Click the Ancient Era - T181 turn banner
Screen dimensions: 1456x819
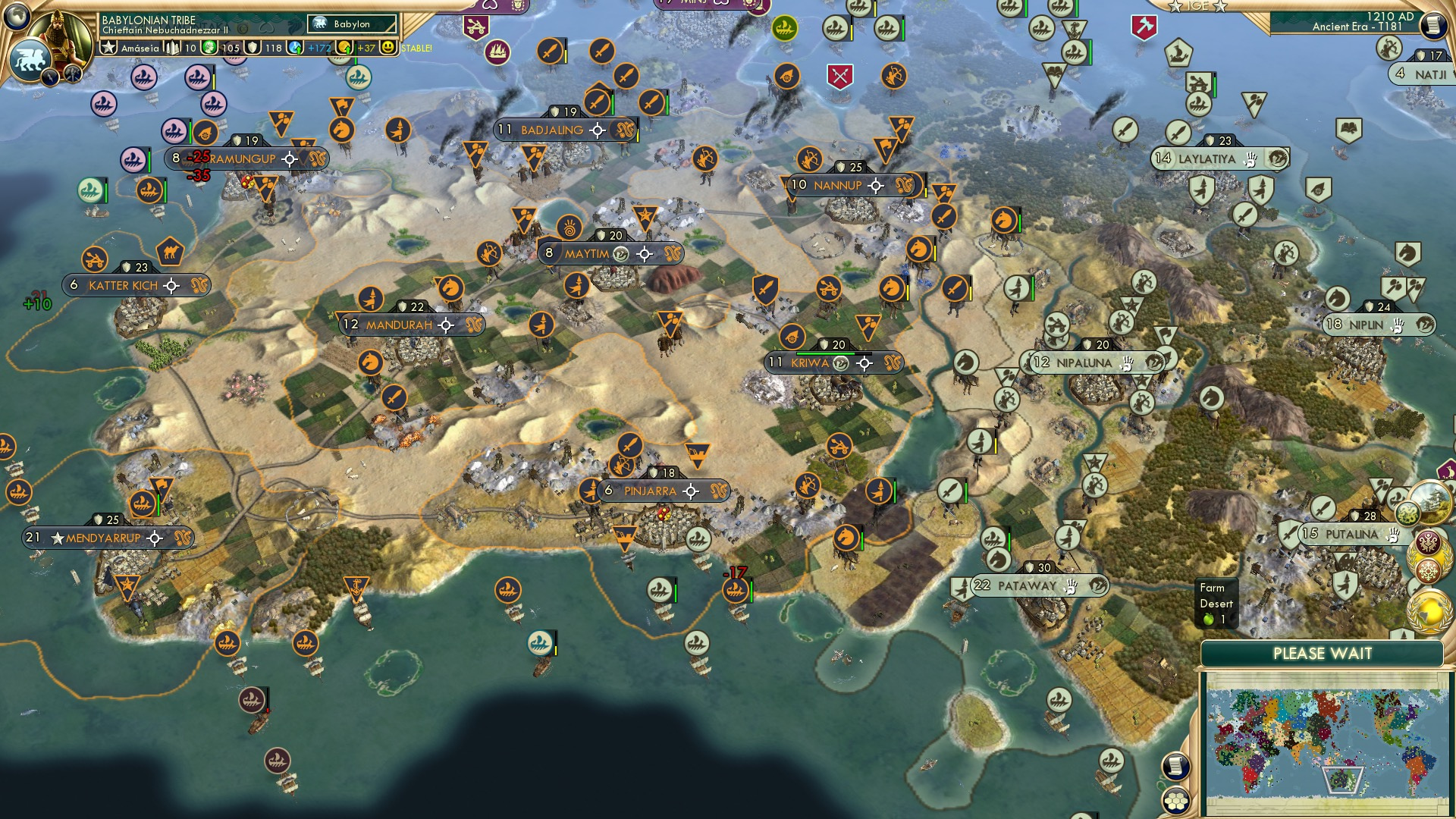(x=1357, y=28)
